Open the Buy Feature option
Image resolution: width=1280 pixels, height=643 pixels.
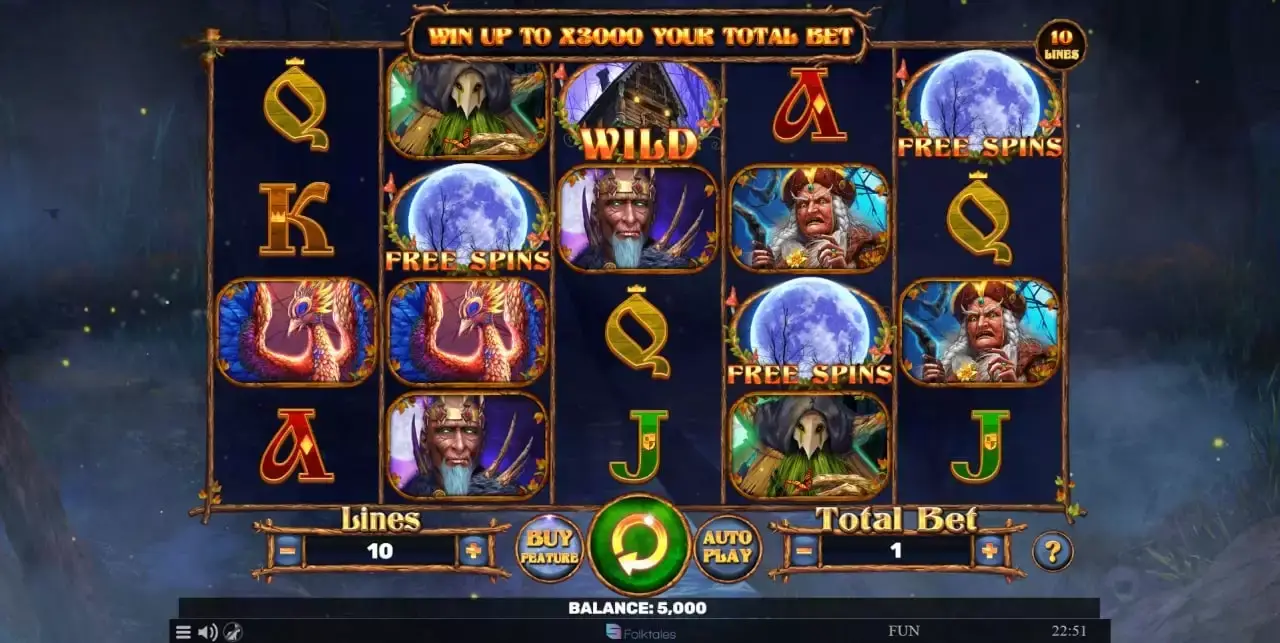(x=549, y=548)
